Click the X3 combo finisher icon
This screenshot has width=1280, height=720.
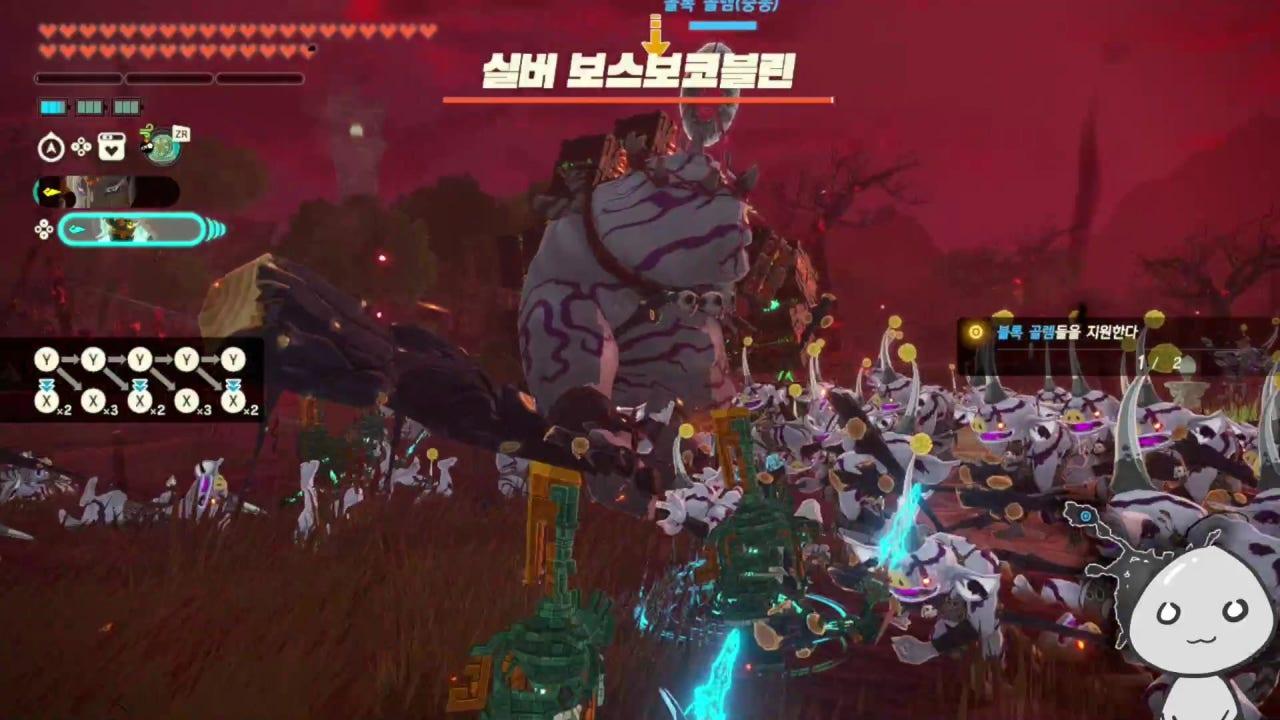[x=95, y=402]
